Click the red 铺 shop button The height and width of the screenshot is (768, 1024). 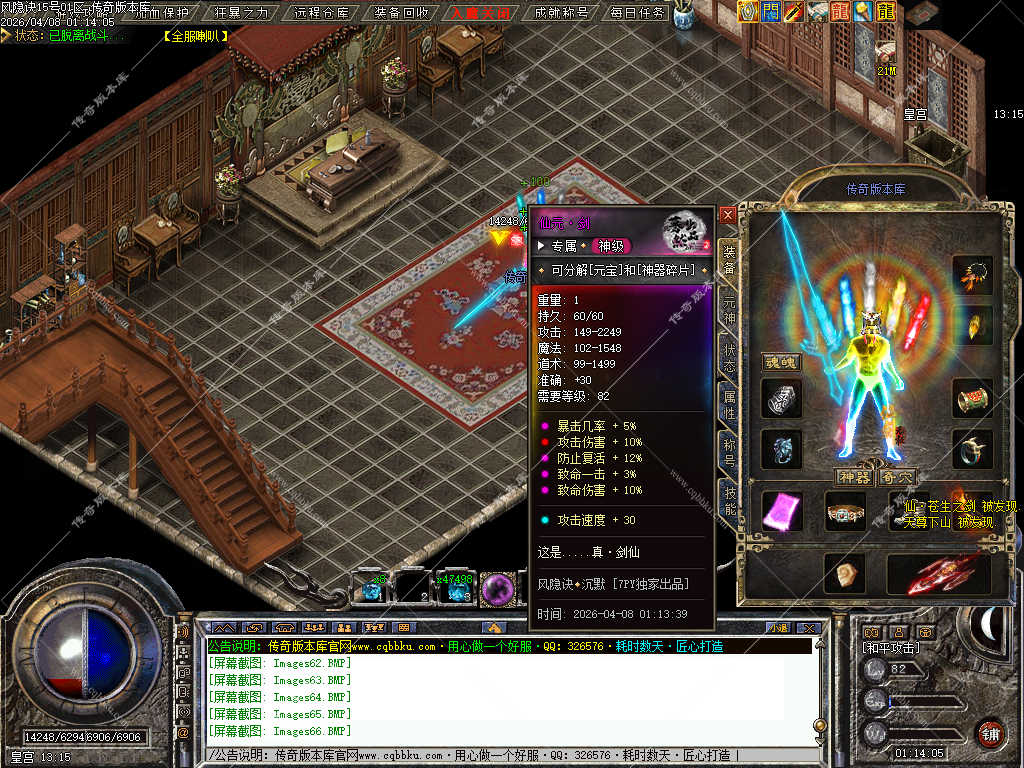click(989, 731)
